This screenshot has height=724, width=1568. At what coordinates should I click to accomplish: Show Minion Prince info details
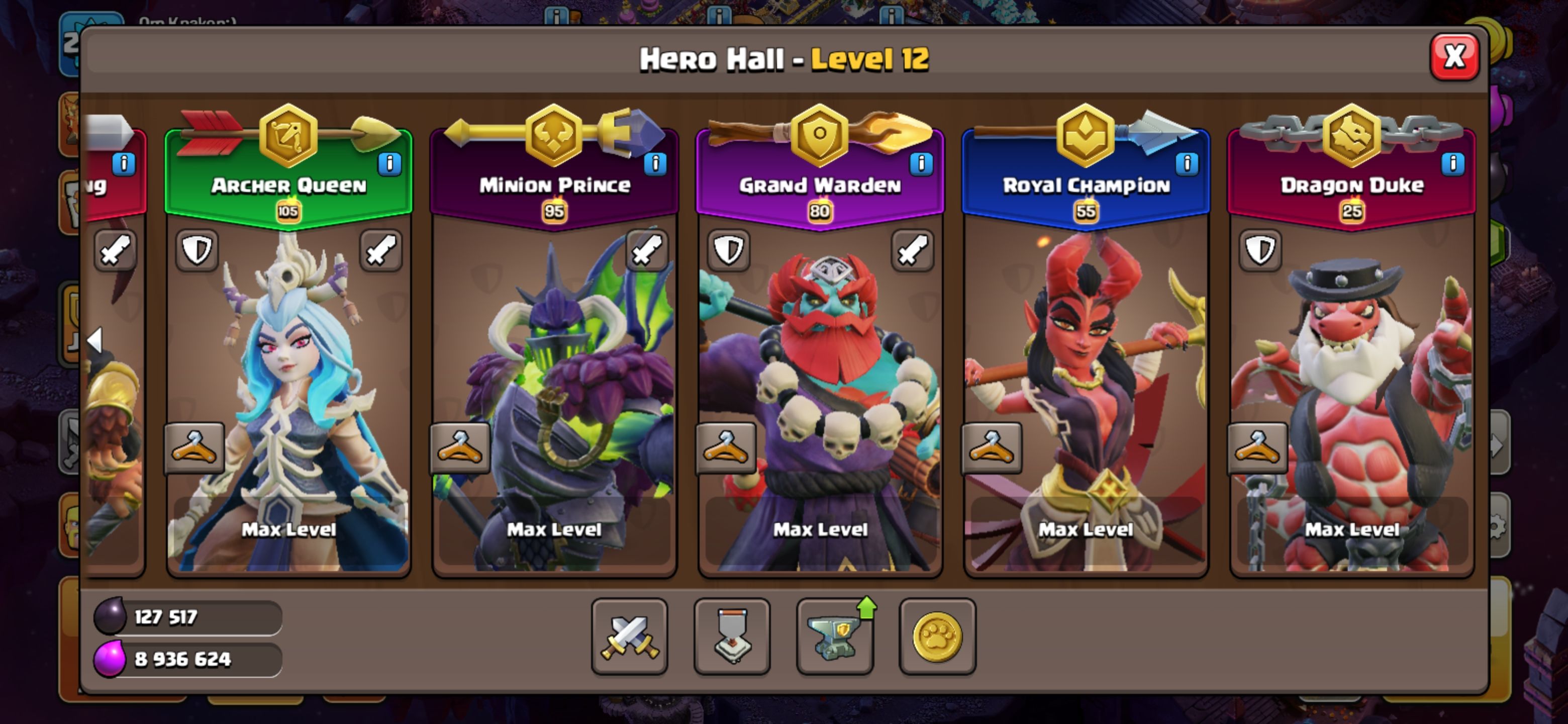point(655,164)
